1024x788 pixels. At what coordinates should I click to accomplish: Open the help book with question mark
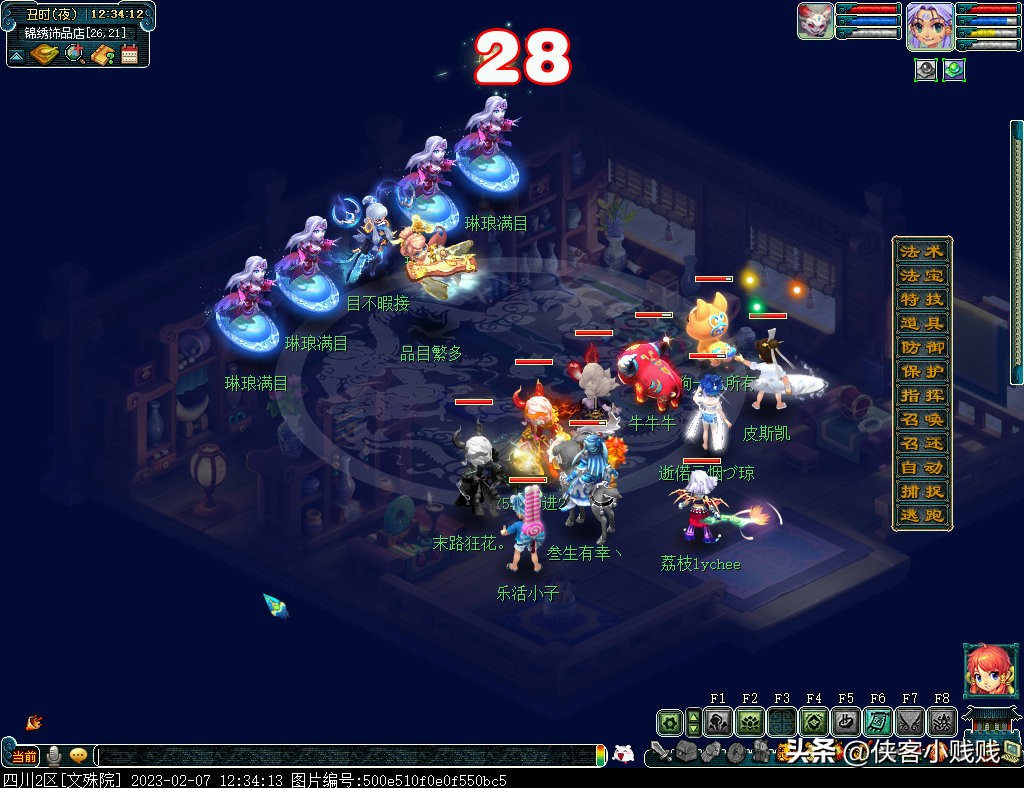(x=102, y=54)
